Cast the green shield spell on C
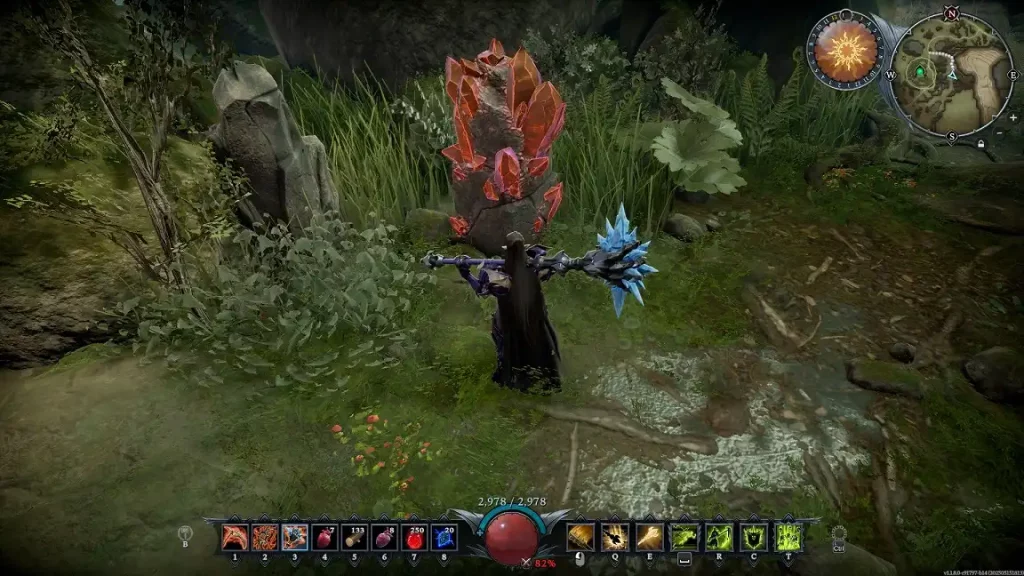The width and height of the screenshot is (1024, 576). pyautogui.click(x=754, y=538)
